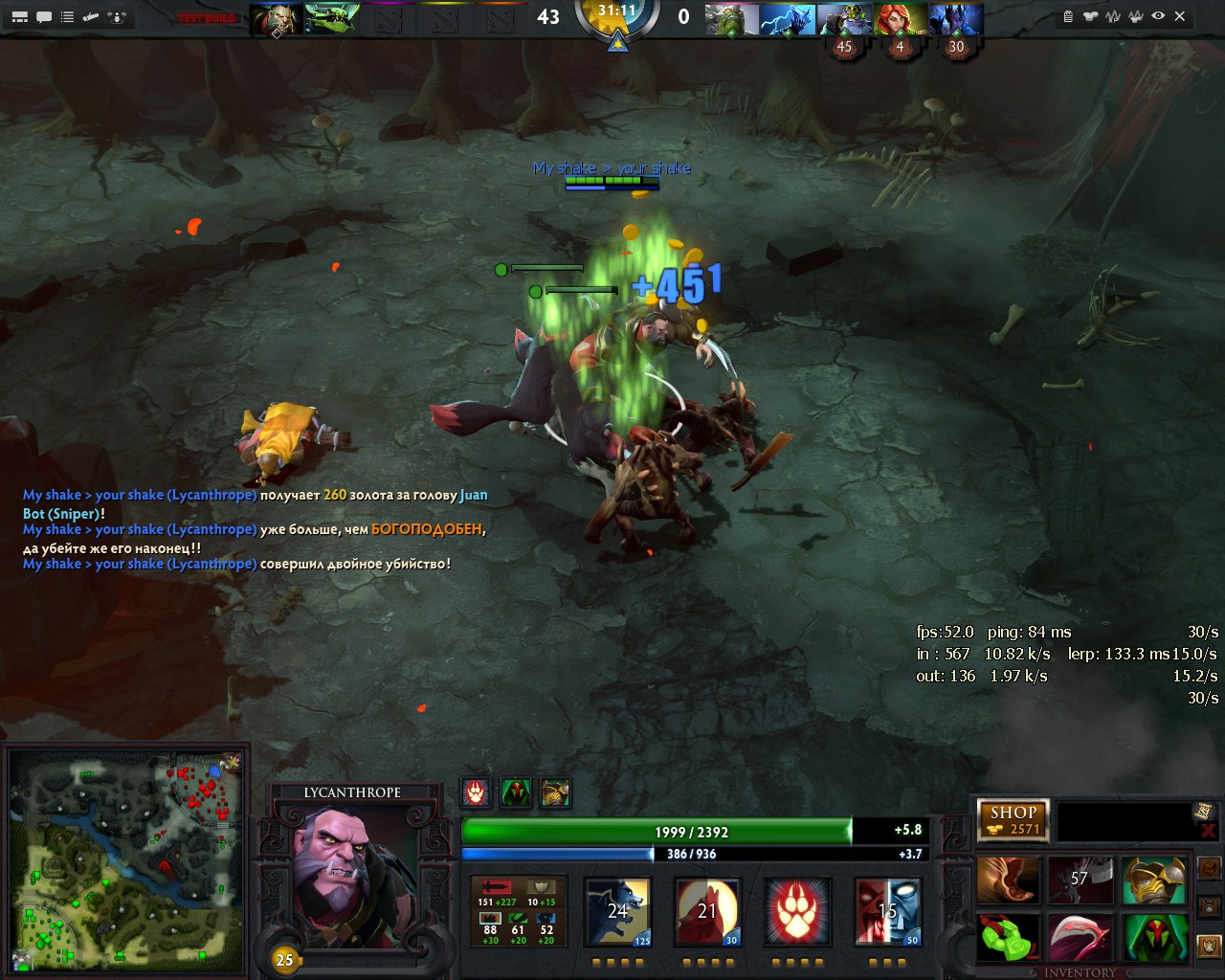Select the allied Lycan portrait in top bar
Viewport: 1225px width, 980px height.
click(x=277, y=19)
